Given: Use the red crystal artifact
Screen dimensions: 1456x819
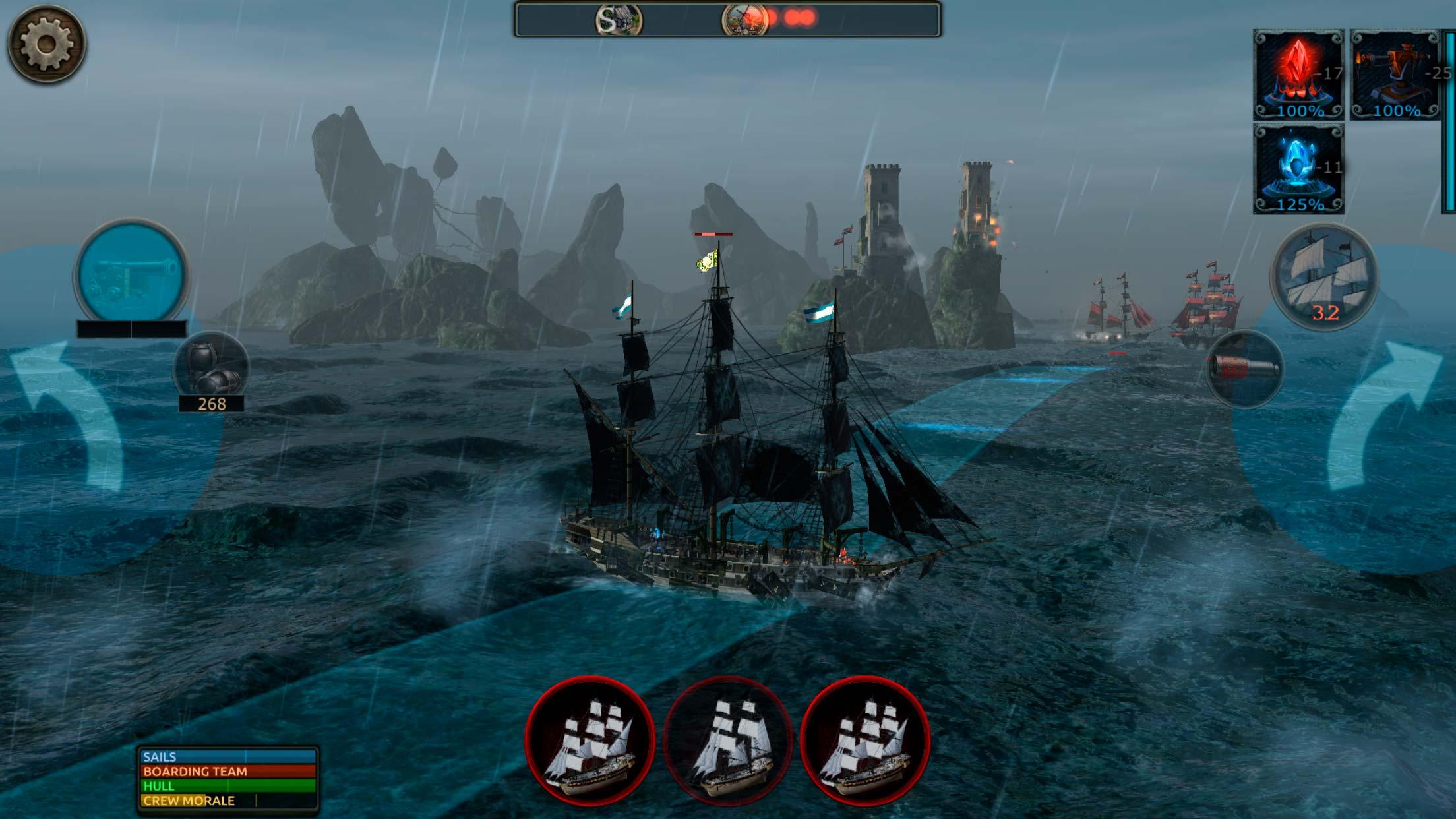Looking at the screenshot, I should (x=1298, y=75).
